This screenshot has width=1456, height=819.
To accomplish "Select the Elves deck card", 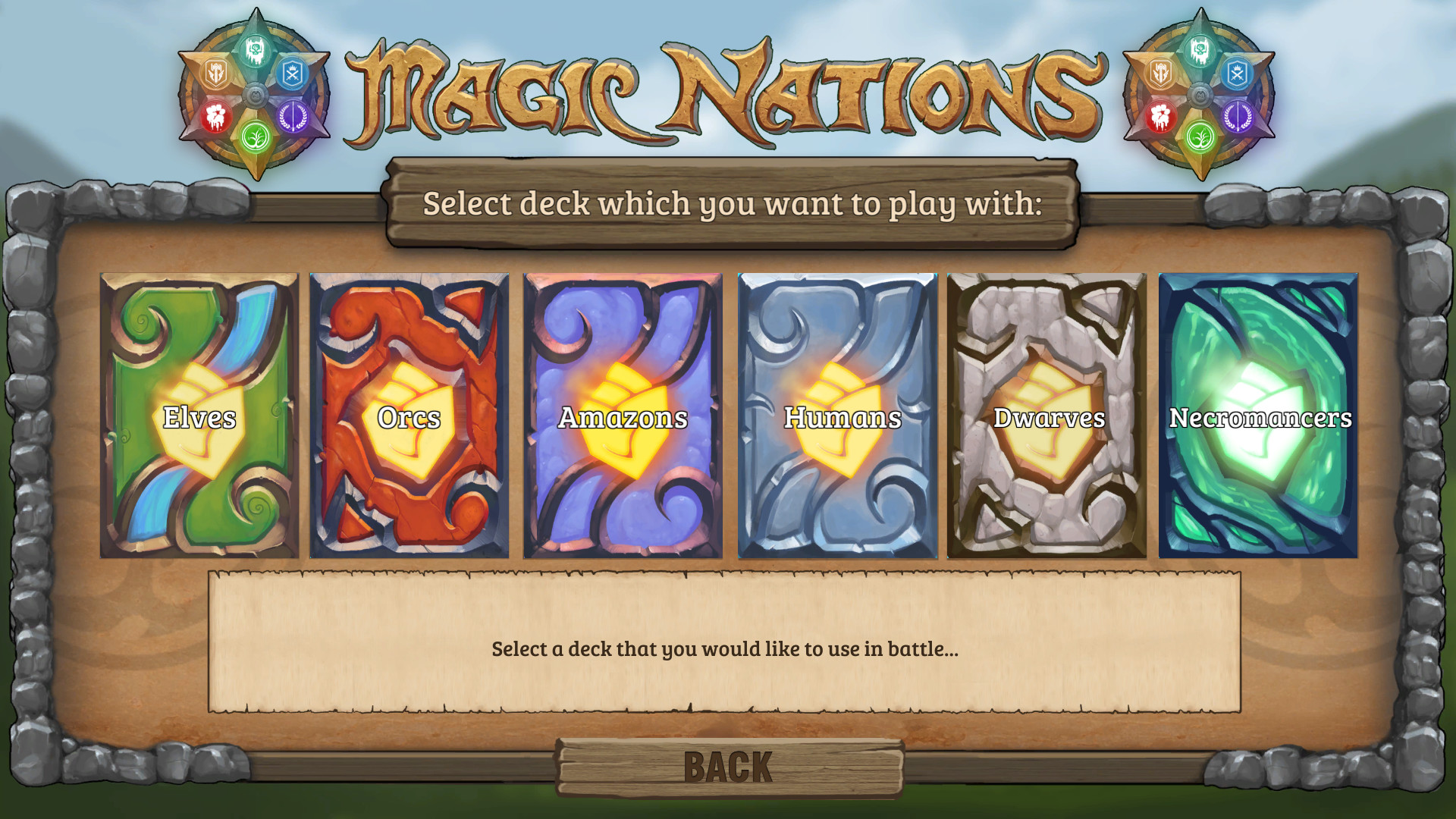I will [x=199, y=416].
